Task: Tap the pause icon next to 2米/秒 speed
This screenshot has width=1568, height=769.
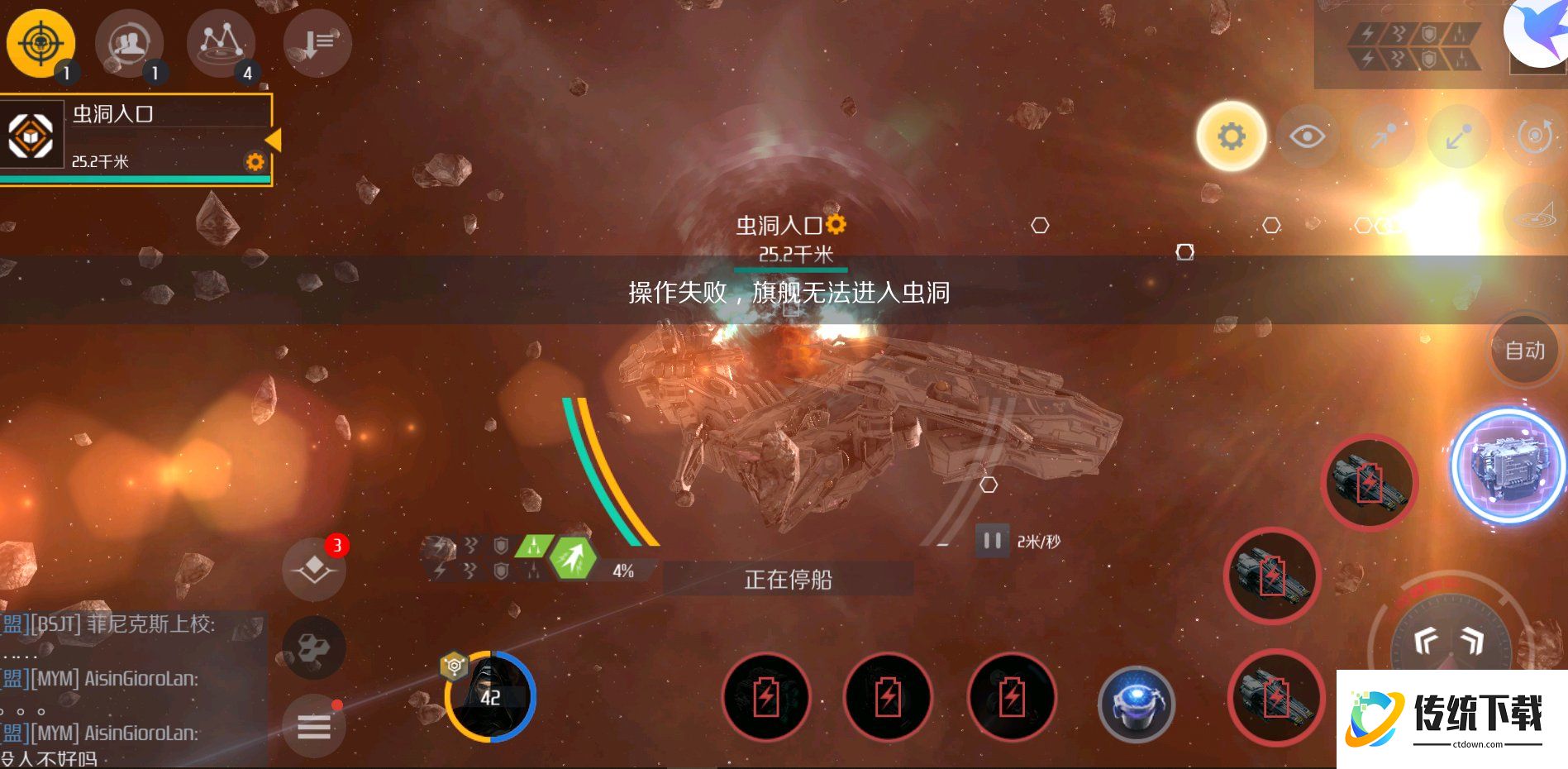Action: coord(991,542)
